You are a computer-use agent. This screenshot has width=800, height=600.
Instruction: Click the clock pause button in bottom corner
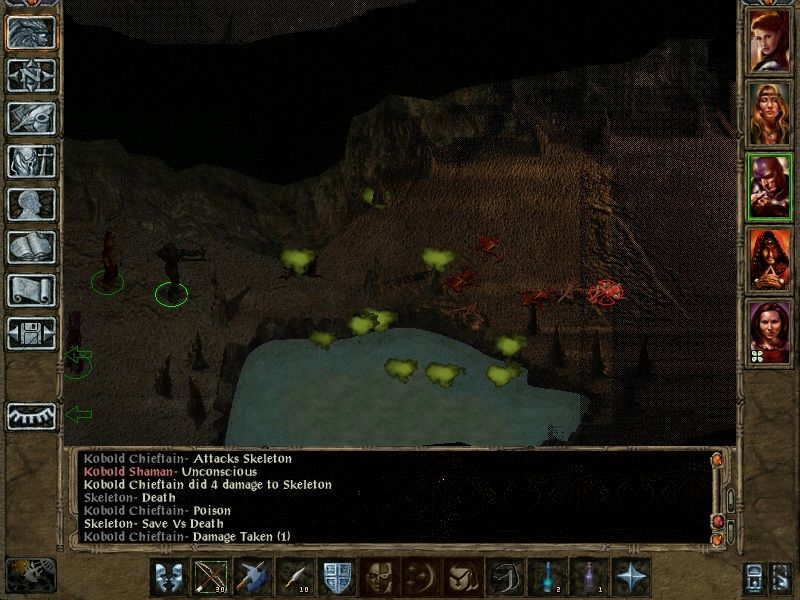coord(31,574)
